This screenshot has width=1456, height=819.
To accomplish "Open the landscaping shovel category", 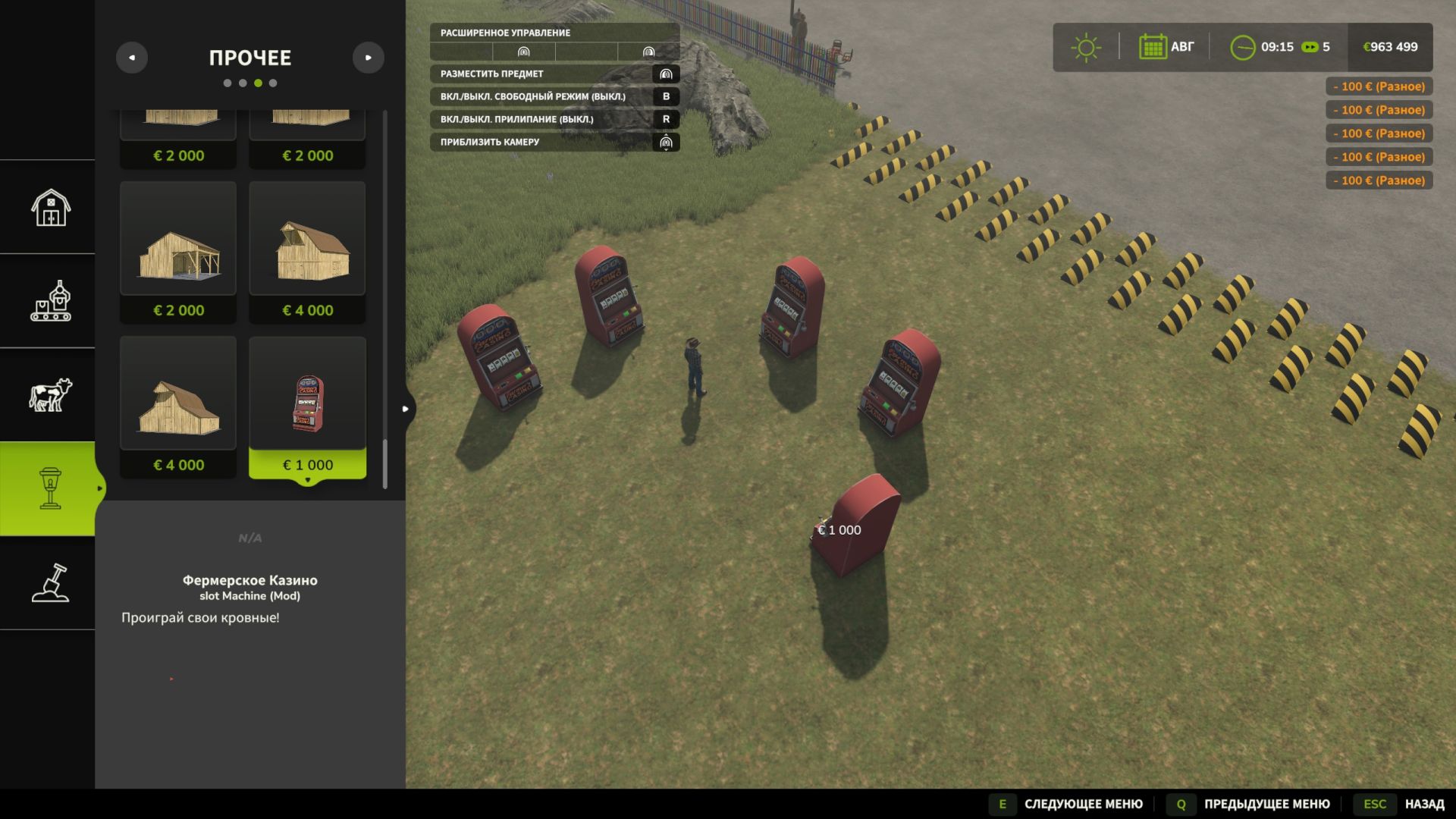I will click(x=50, y=583).
